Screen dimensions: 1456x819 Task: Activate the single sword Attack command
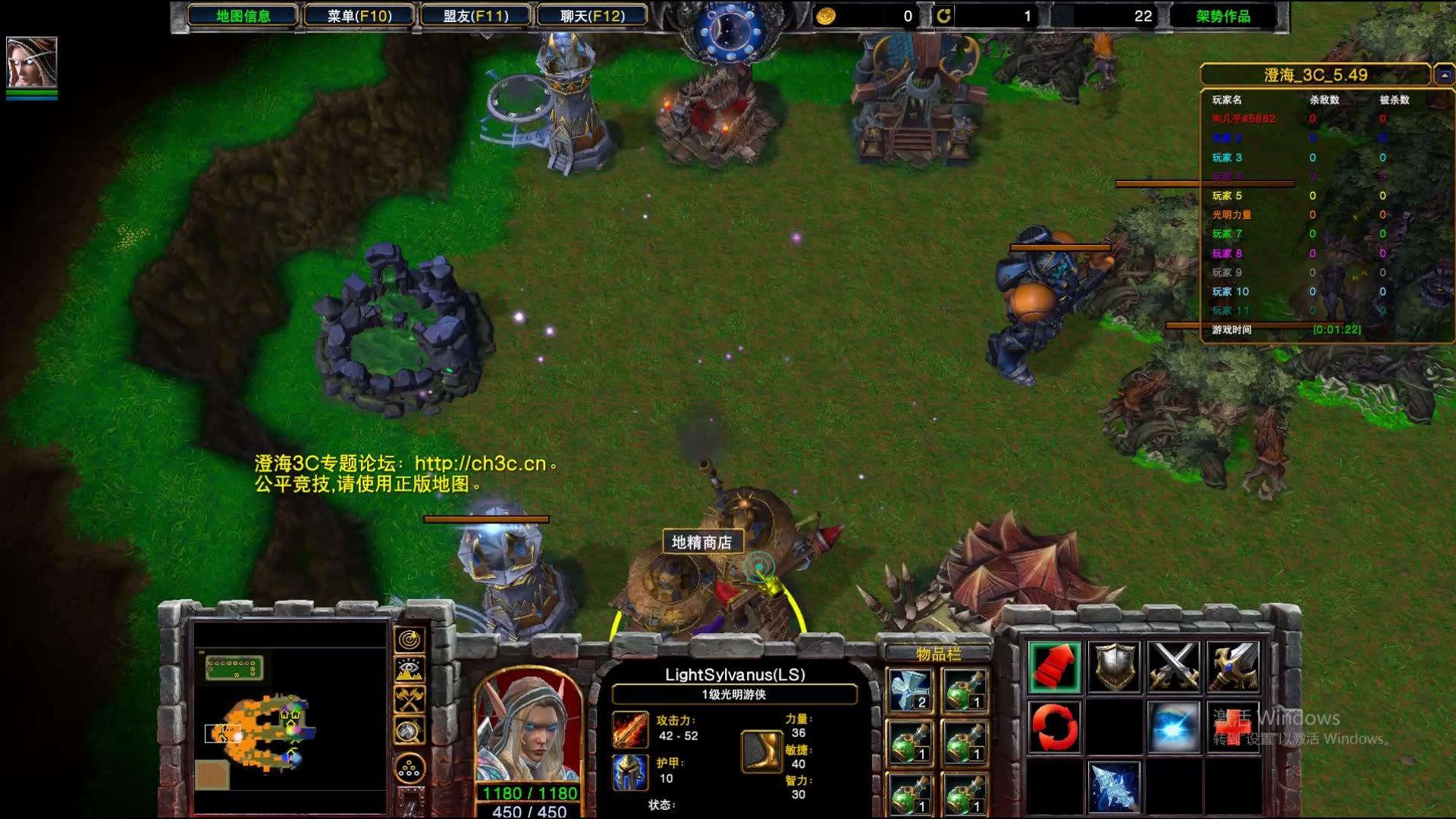pos(1232,667)
